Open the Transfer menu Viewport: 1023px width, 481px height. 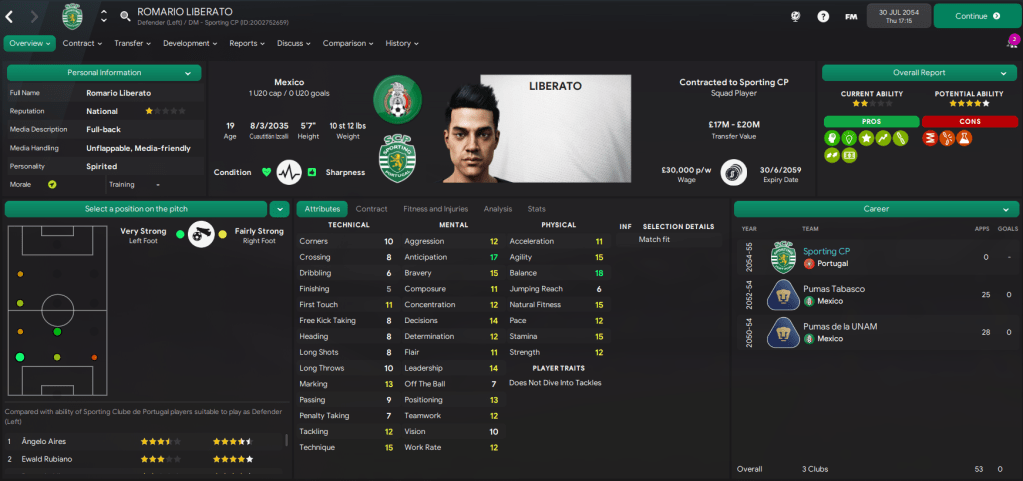tap(132, 43)
